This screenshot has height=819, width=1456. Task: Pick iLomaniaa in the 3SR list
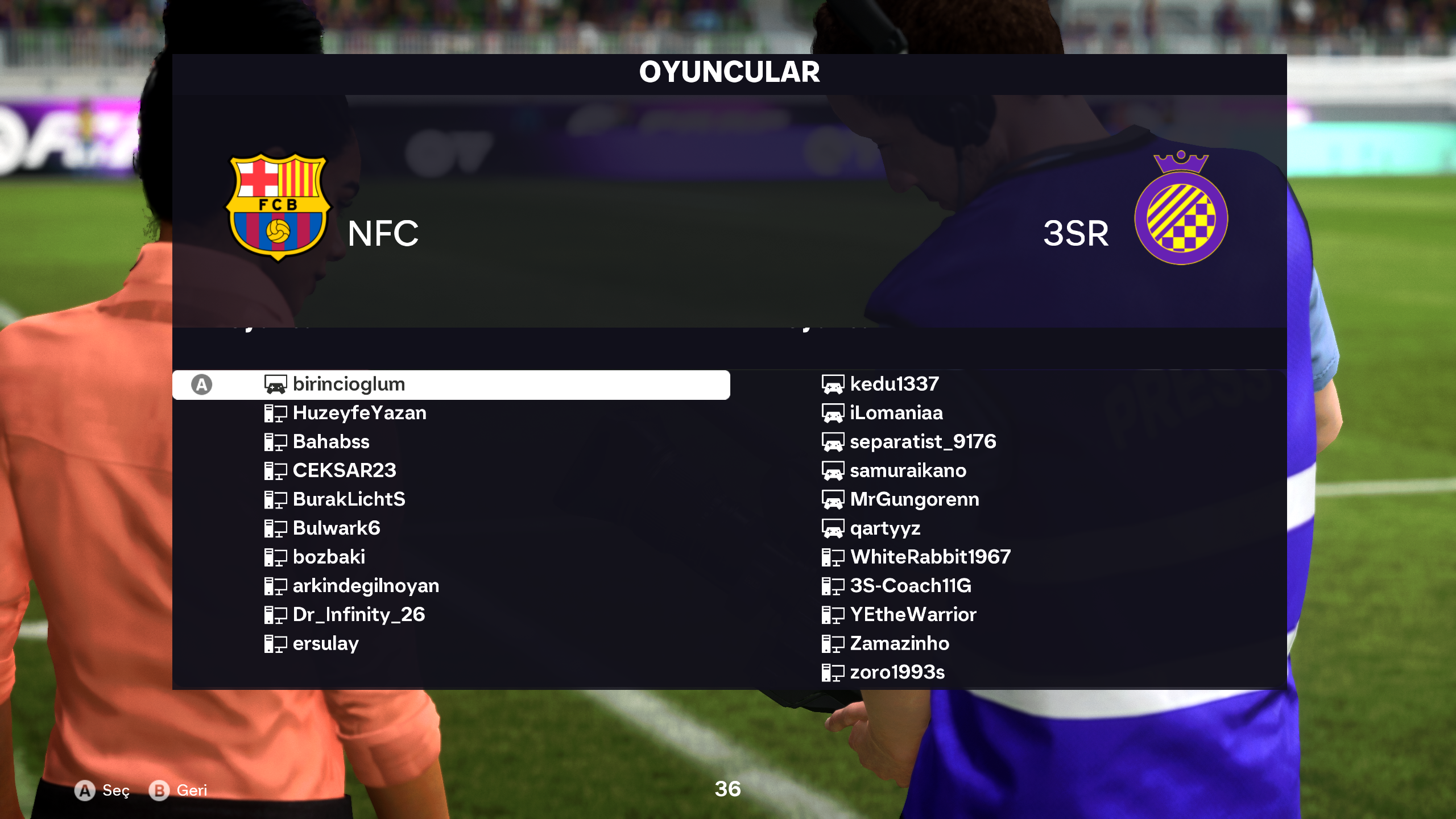(896, 413)
